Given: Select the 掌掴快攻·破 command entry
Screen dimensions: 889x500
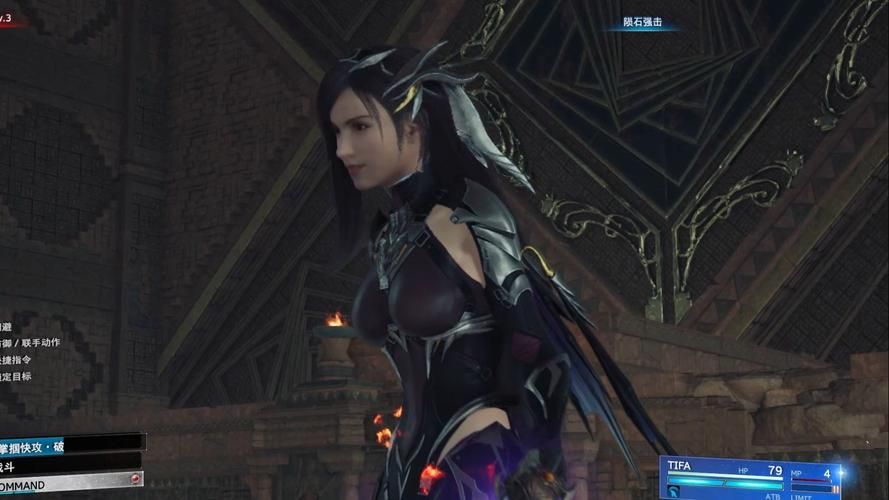Looking at the screenshot, I should pyautogui.click(x=60, y=445).
